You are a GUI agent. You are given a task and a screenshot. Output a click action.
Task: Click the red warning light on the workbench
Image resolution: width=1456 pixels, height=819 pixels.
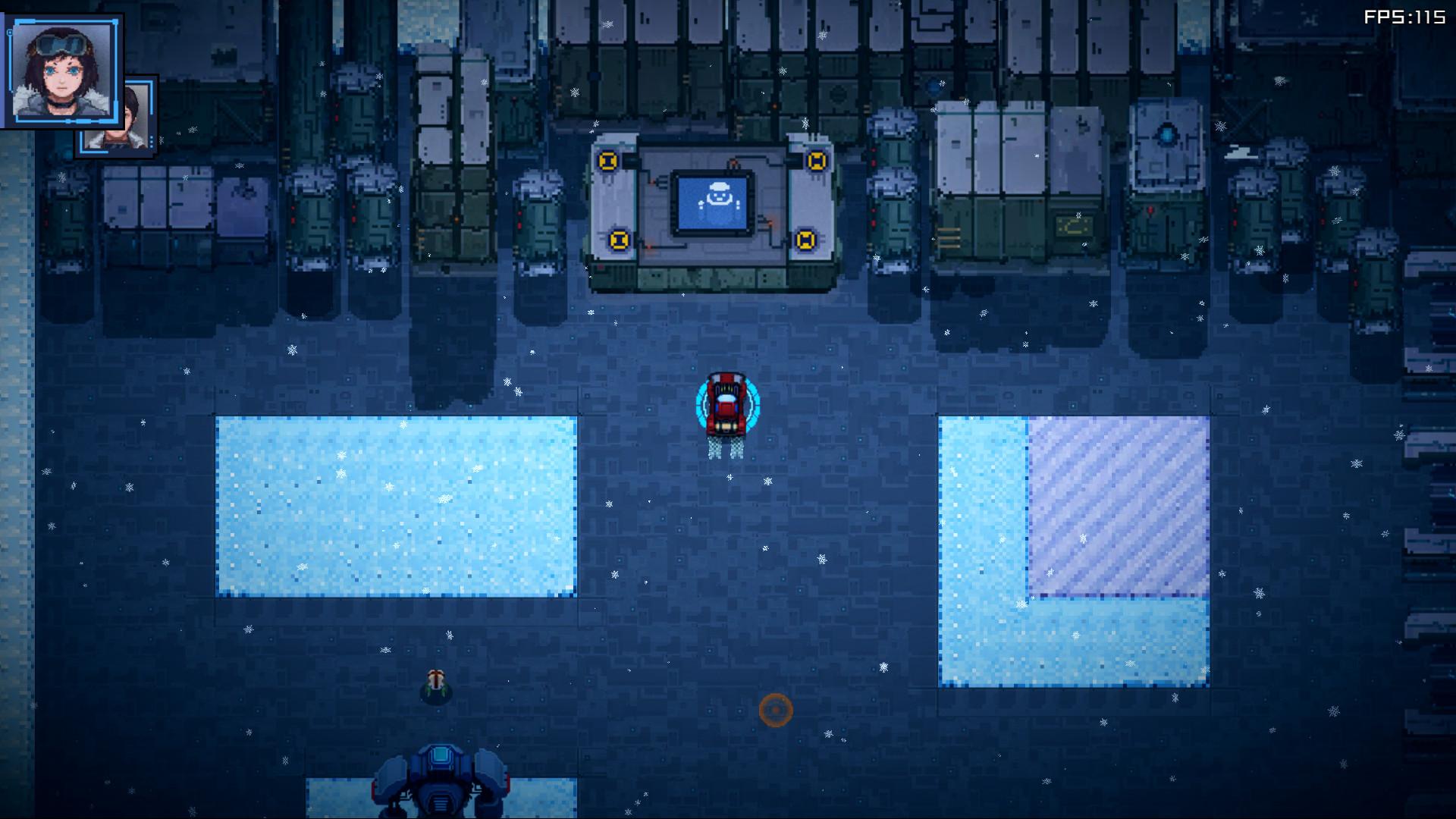tap(734, 163)
